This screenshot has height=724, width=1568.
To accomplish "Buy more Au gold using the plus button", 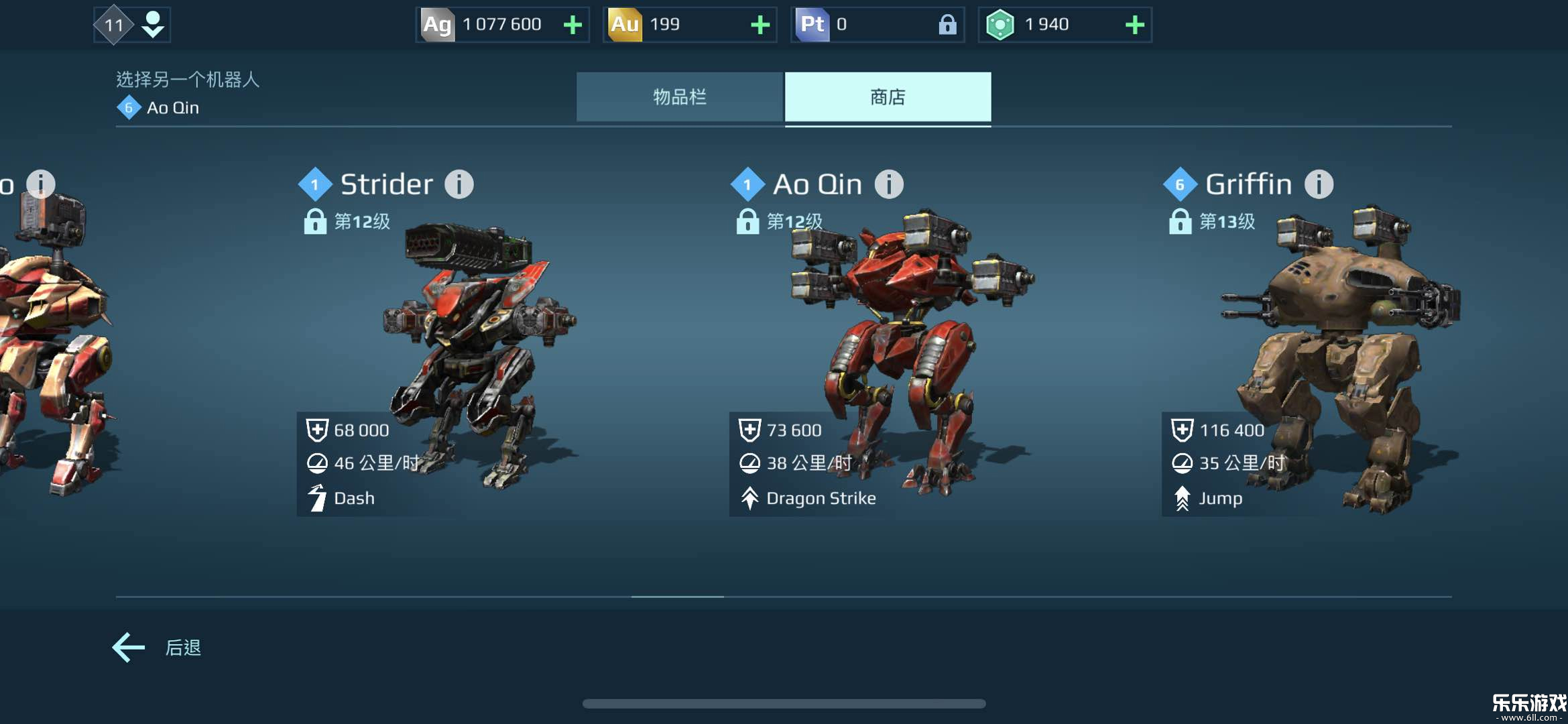I will (x=760, y=25).
